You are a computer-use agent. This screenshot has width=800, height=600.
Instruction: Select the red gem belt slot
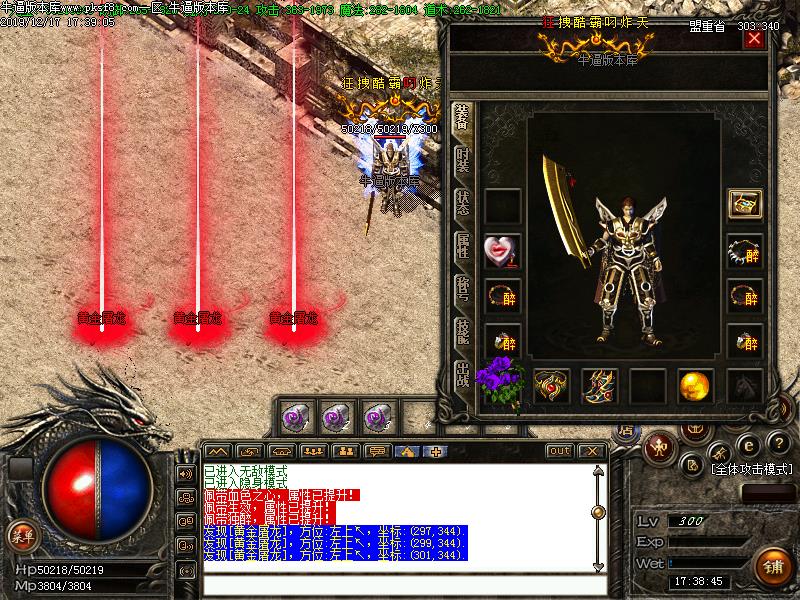coord(551,385)
